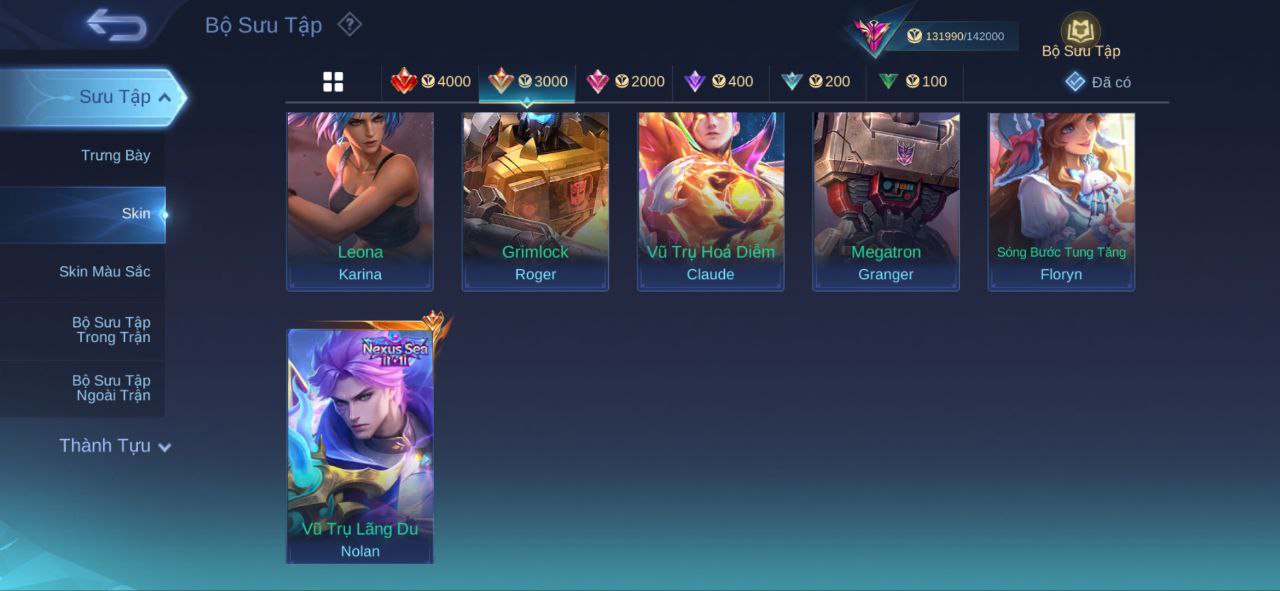Open the Skin Màu Sắc entry
The image size is (1280, 591).
(x=104, y=272)
